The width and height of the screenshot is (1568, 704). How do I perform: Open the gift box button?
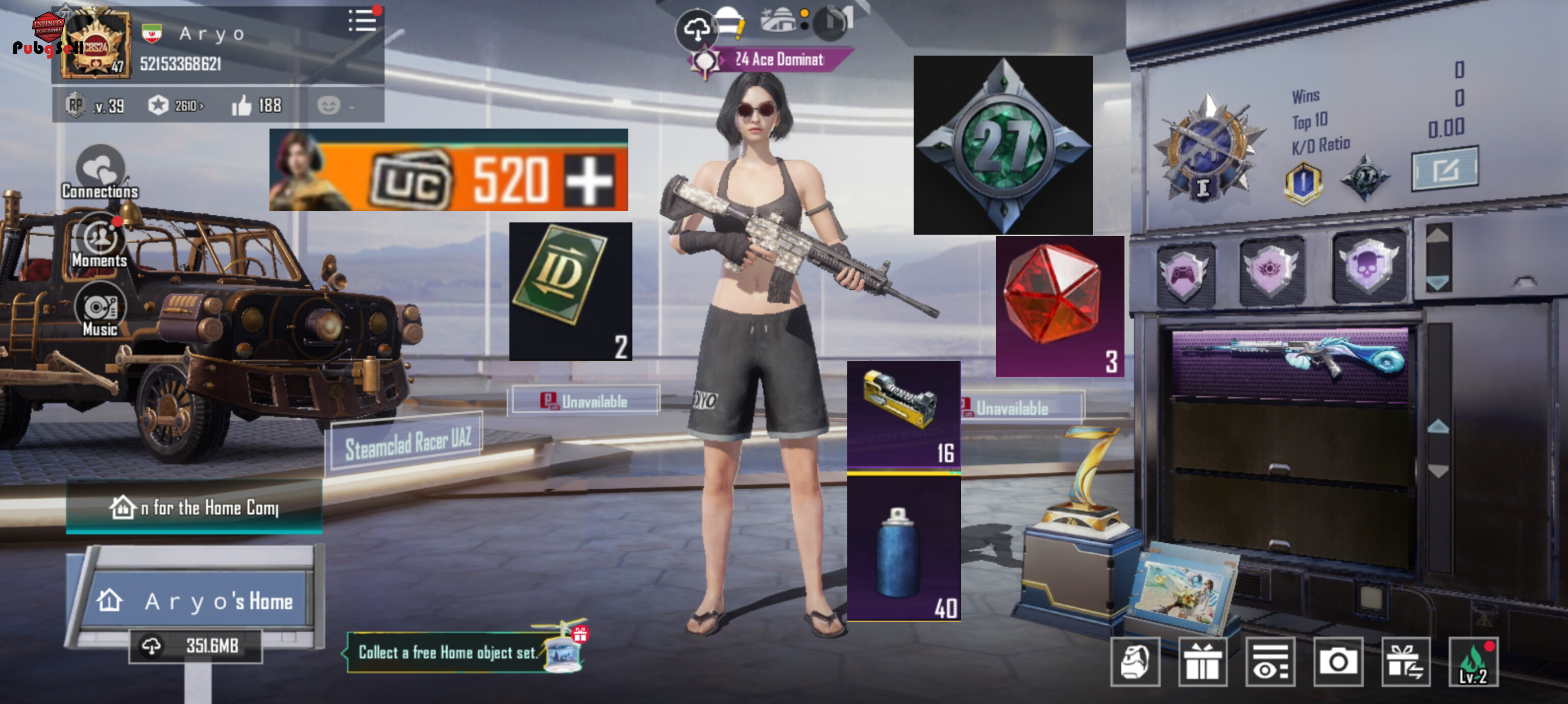(x=1202, y=662)
